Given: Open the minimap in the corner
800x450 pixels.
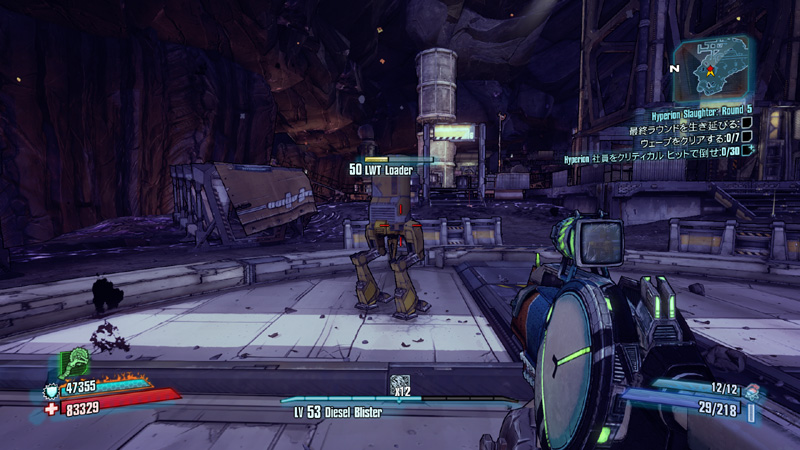Looking at the screenshot, I should tap(712, 64).
